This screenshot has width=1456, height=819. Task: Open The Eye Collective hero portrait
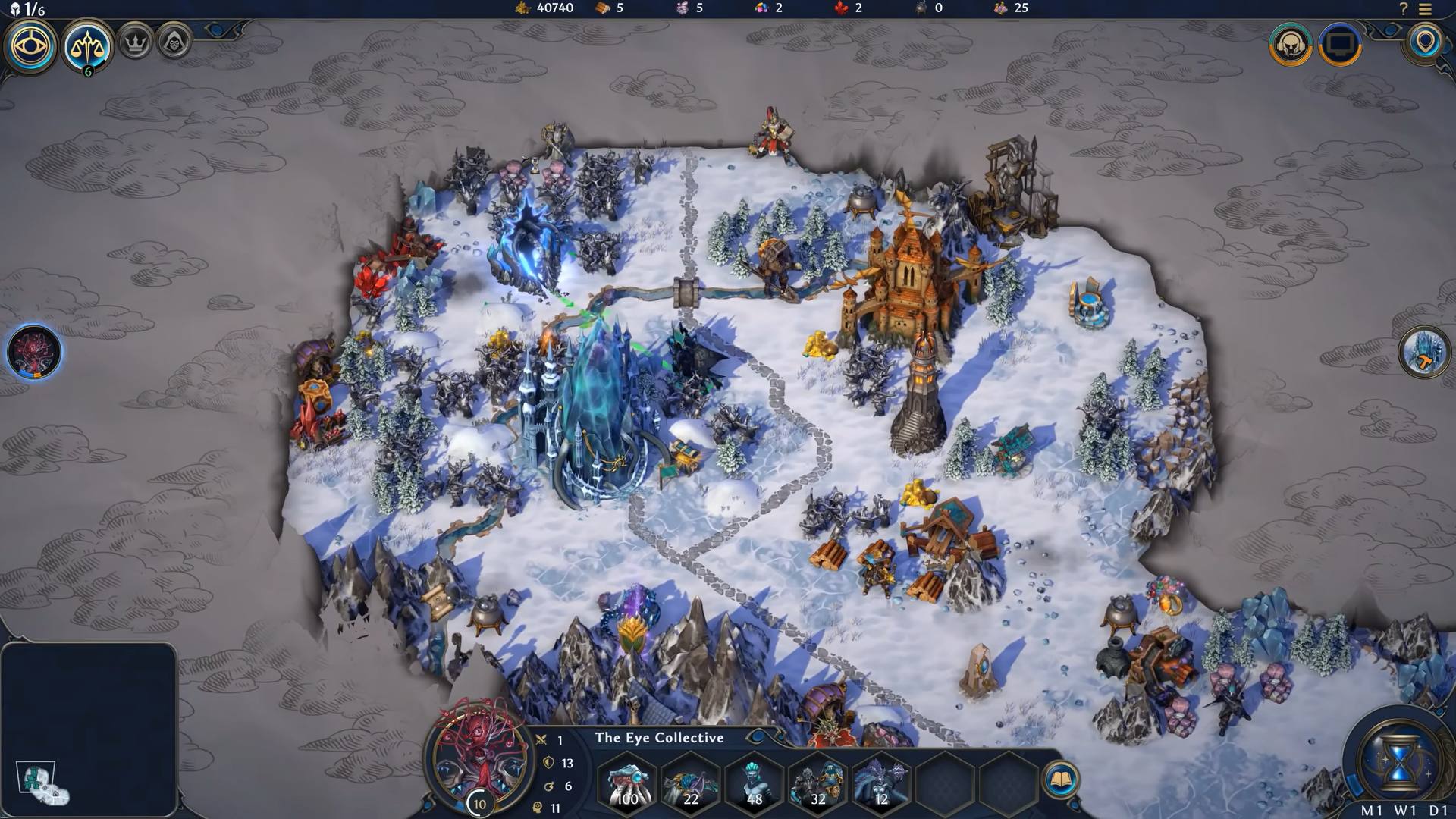479,758
